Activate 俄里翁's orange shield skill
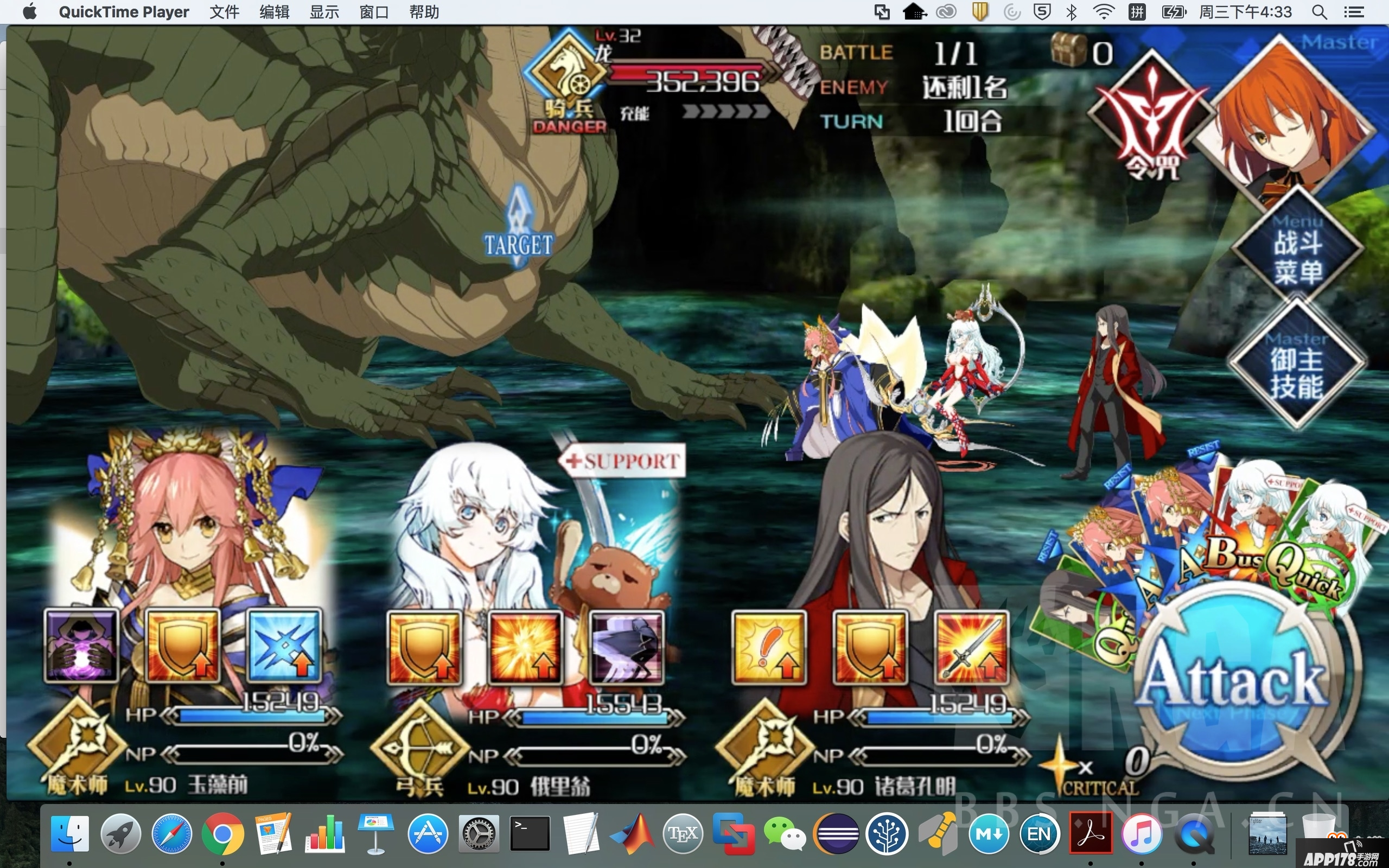This screenshot has width=1389, height=868. coord(425,648)
